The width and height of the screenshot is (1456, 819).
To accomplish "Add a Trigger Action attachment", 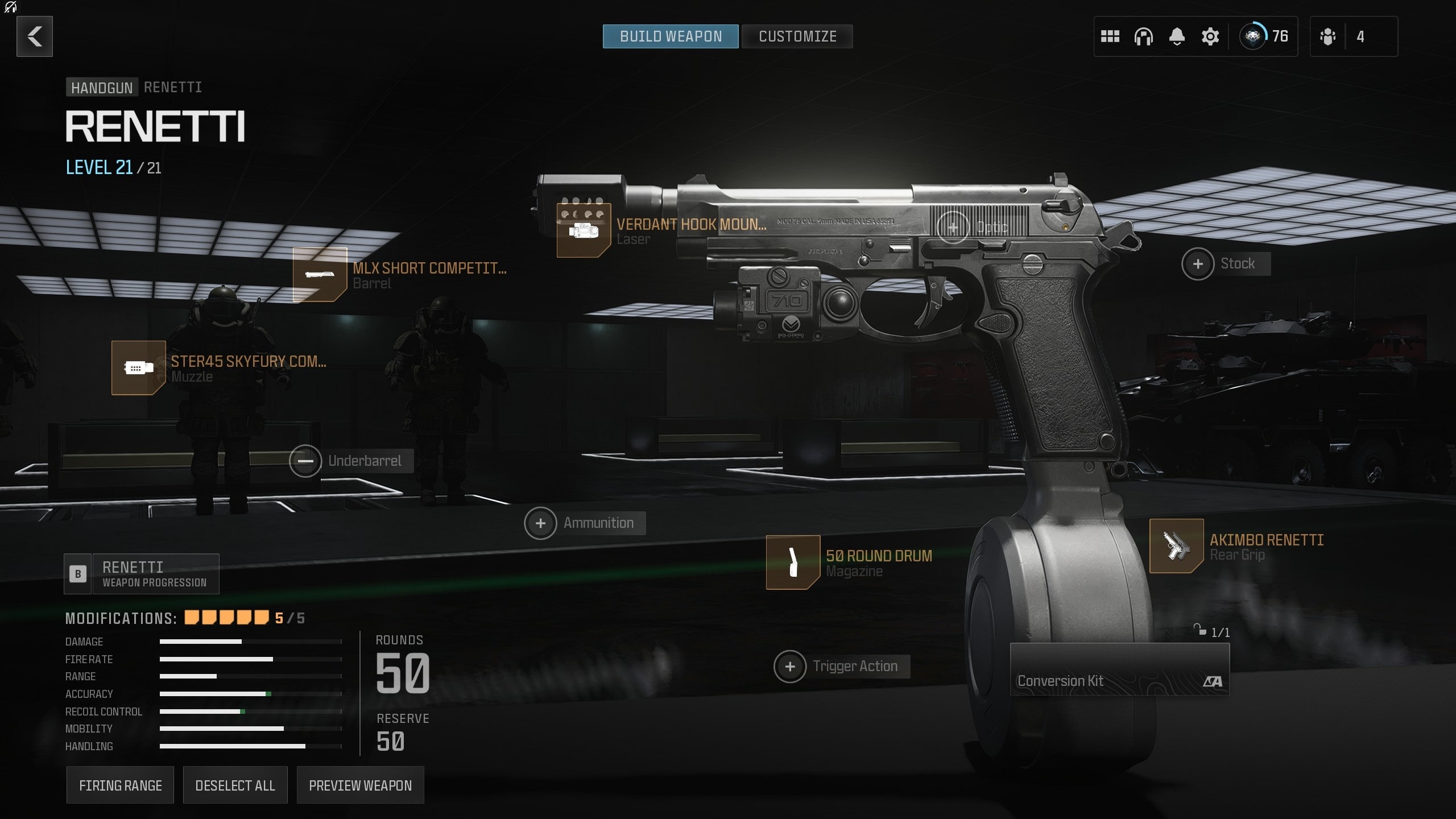I will click(x=790, y=667).
